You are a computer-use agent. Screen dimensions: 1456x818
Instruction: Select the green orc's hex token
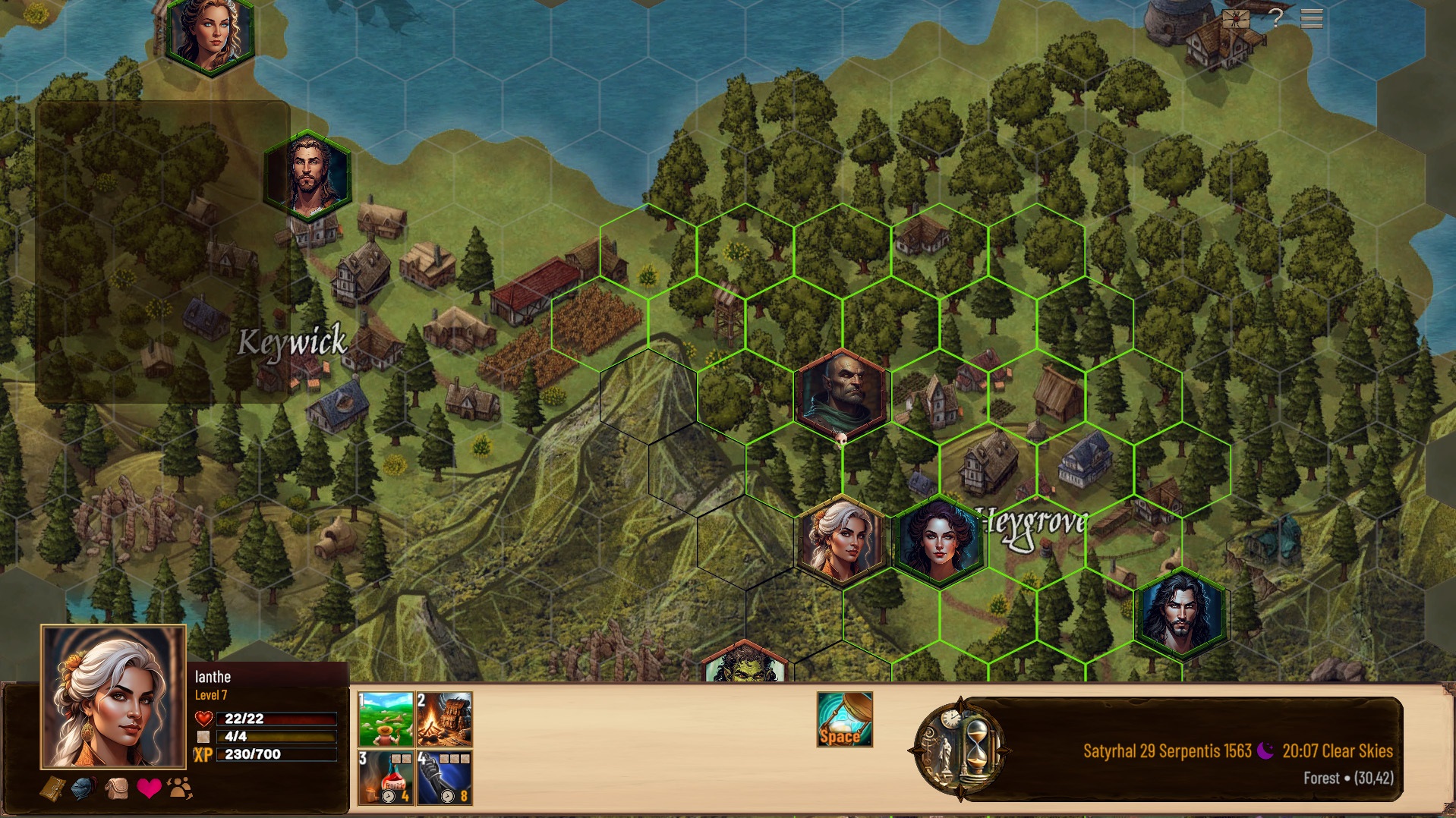tap(744, 665)
